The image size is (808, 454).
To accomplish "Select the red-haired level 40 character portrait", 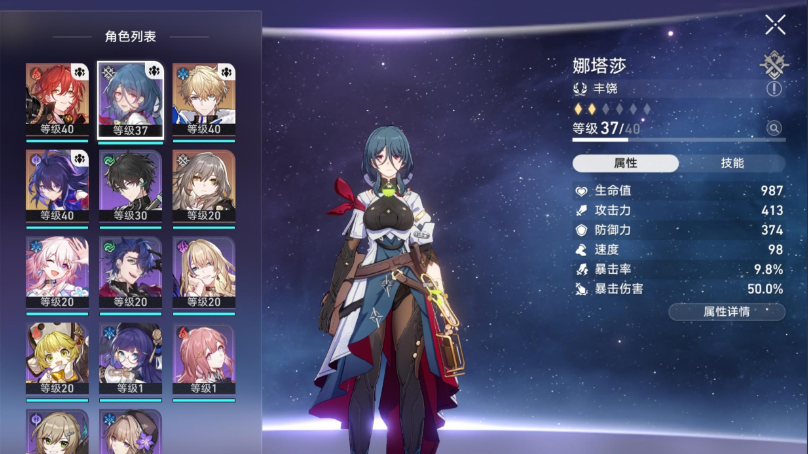I will pyautogui.click(x=57, y=98).
